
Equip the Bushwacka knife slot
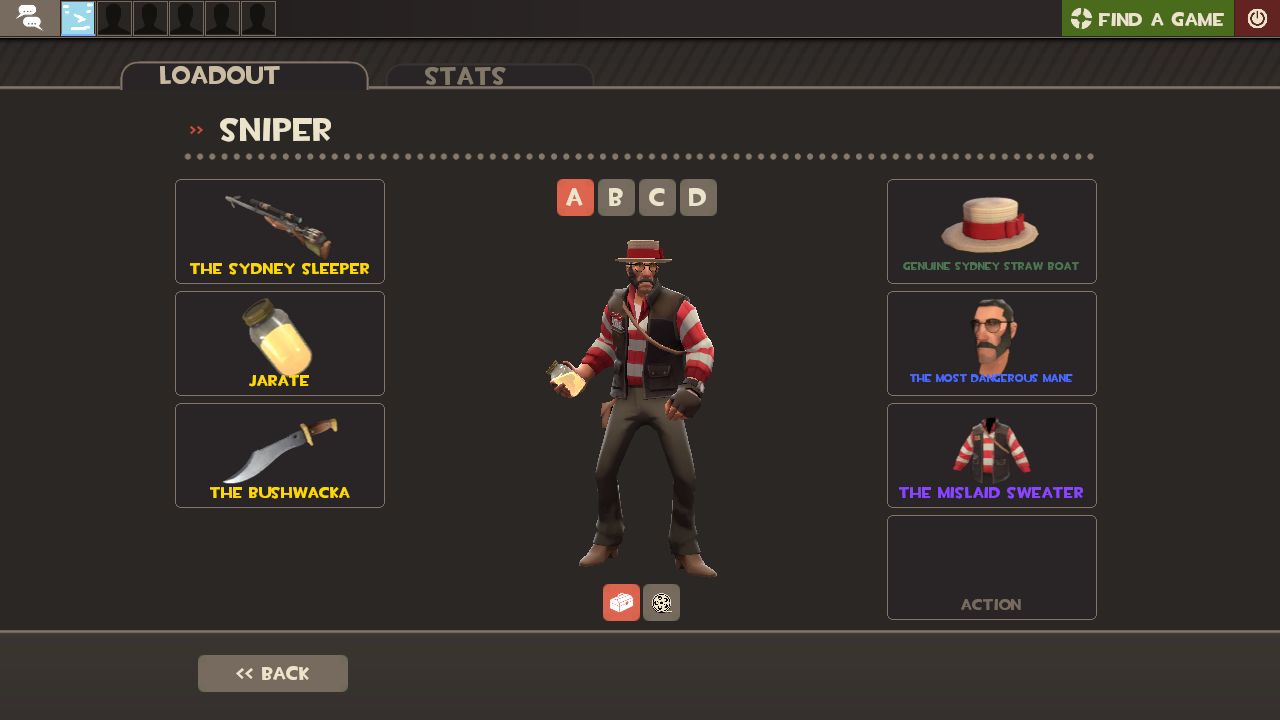coord(280,455)
